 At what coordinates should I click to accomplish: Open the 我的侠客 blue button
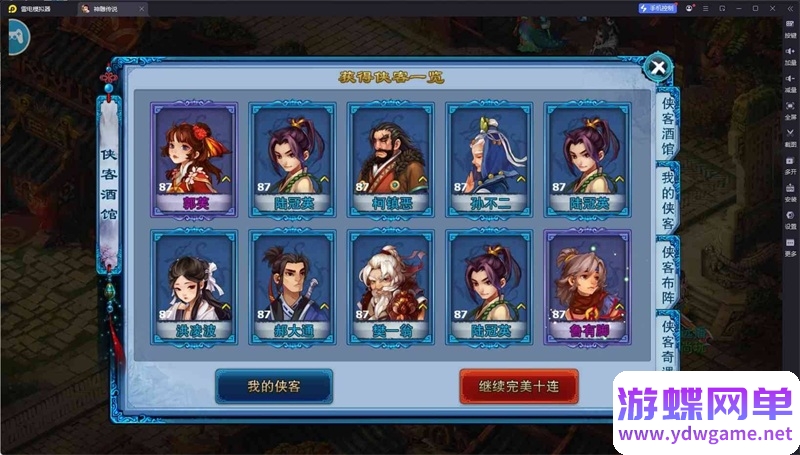(274, 386)
